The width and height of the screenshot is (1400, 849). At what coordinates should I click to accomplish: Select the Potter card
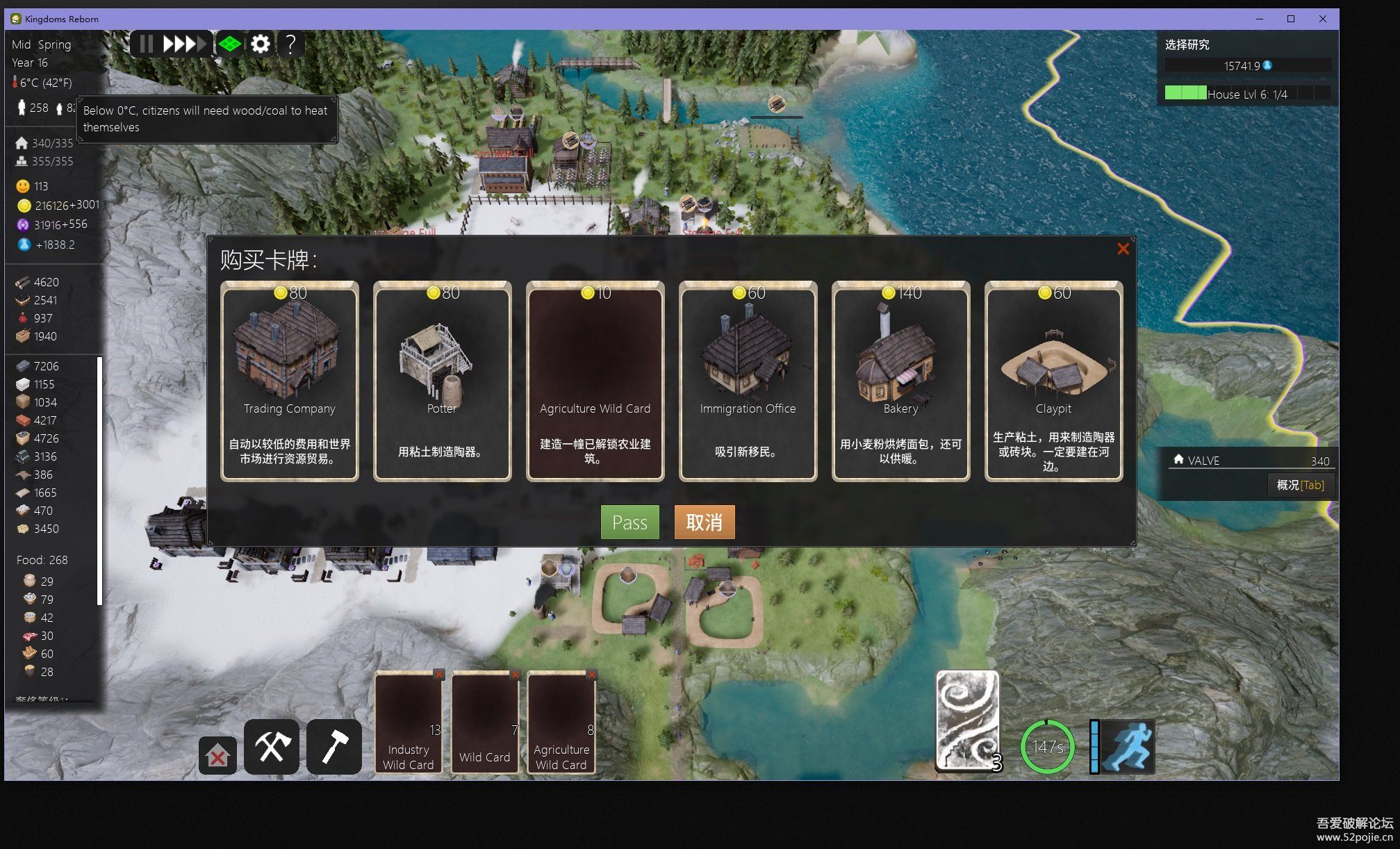pos(442,381)
